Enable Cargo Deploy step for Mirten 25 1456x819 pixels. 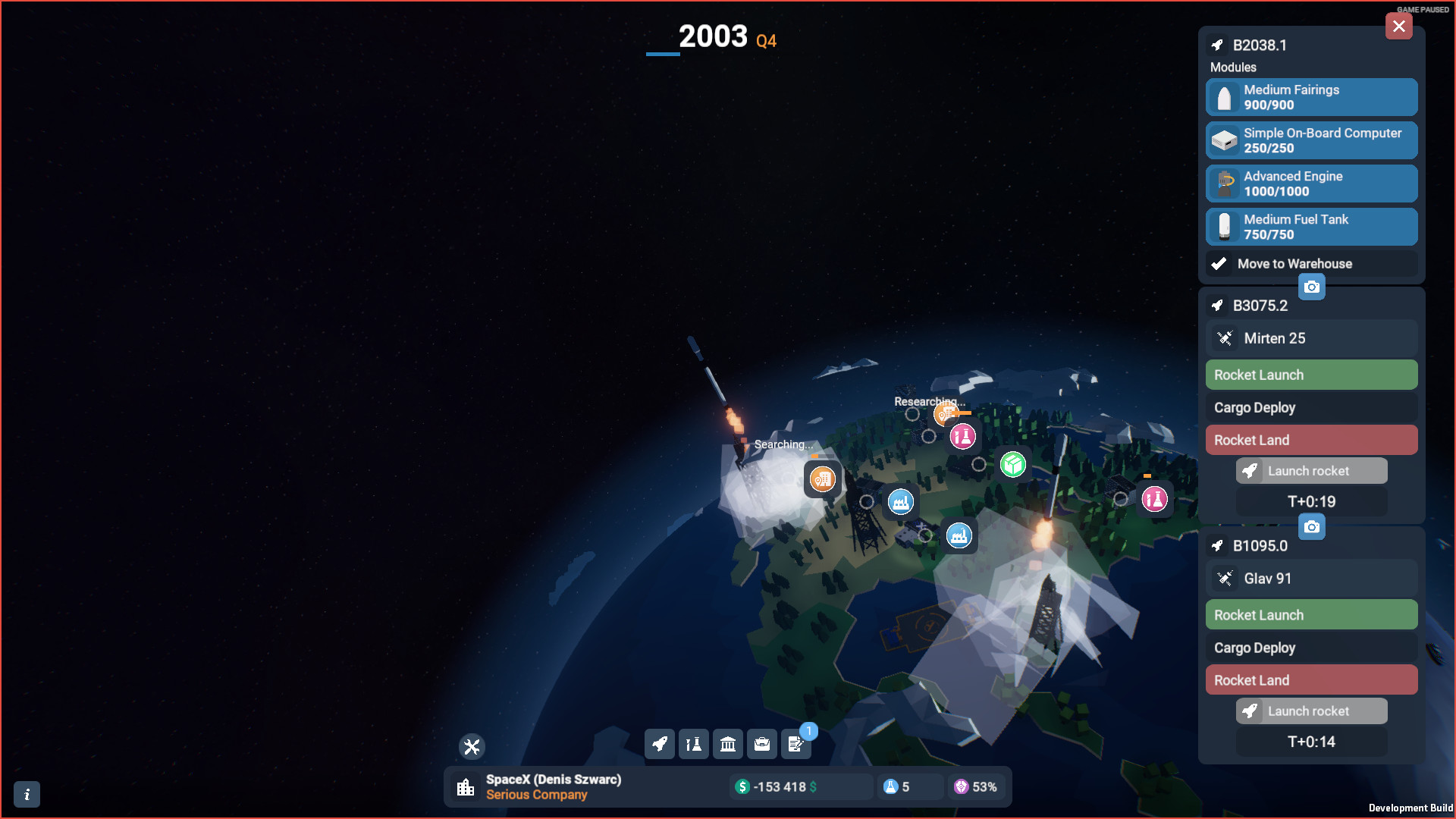coord(1311,407)
